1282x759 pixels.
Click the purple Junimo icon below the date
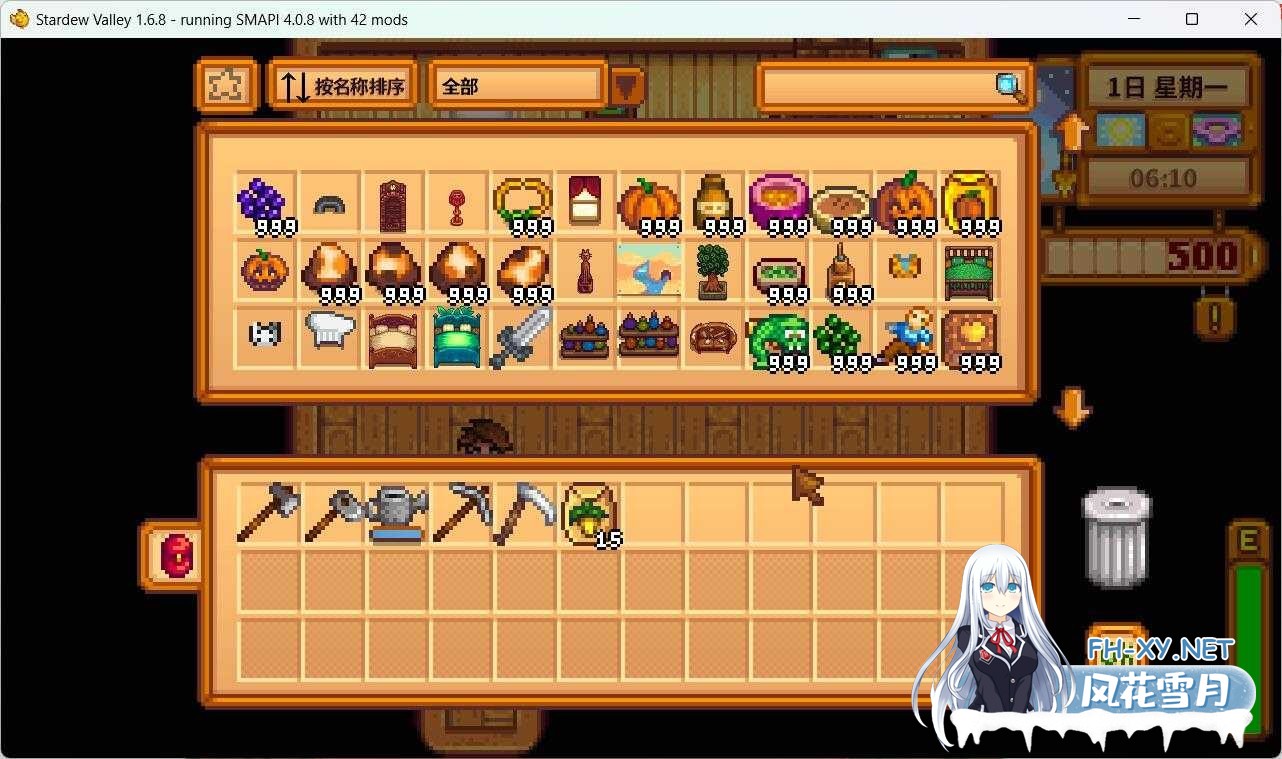point(1215,130)
